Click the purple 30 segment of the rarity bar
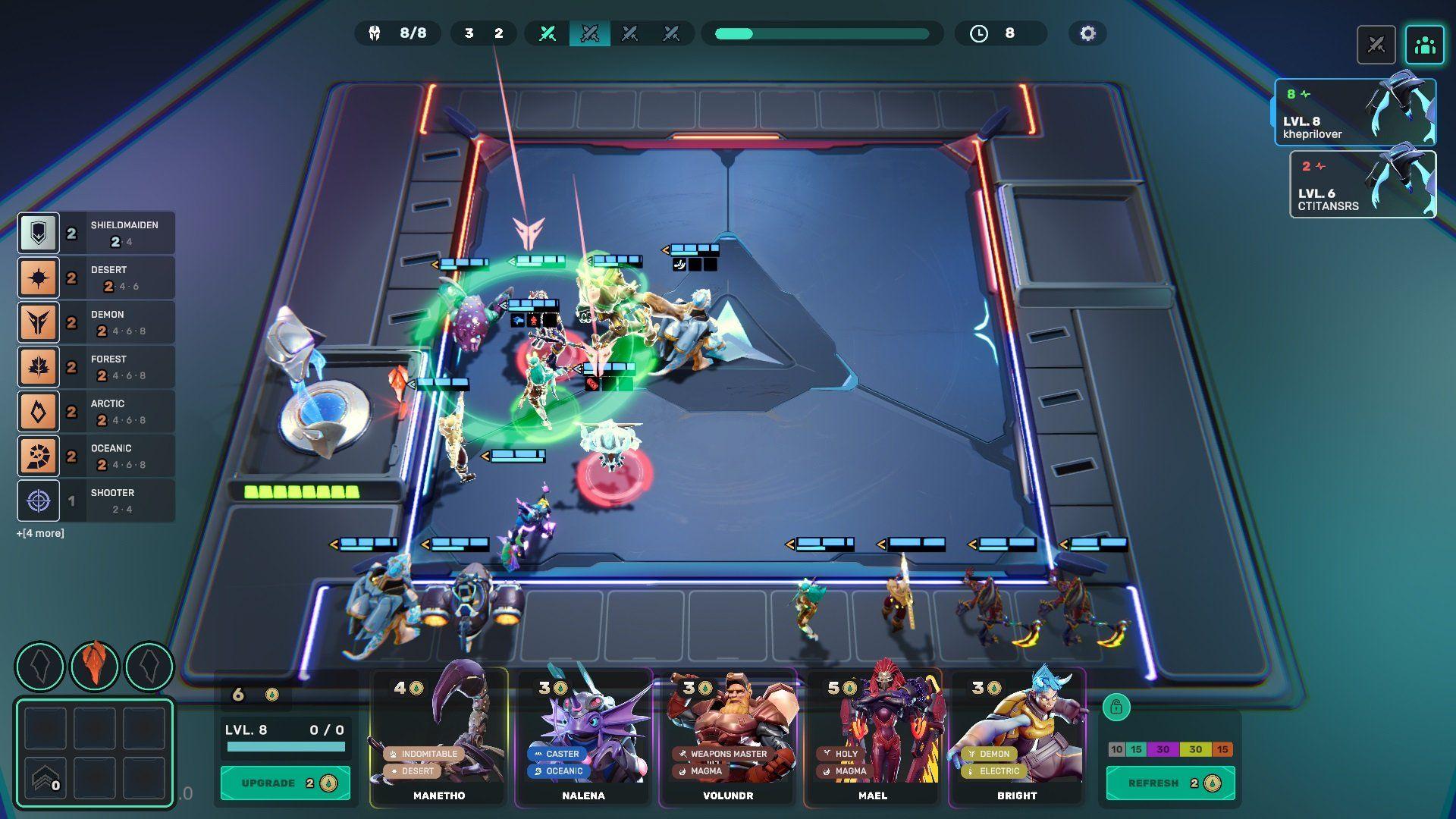Viewport: 1456px width, 819px height. click(x=1165, y=748)
